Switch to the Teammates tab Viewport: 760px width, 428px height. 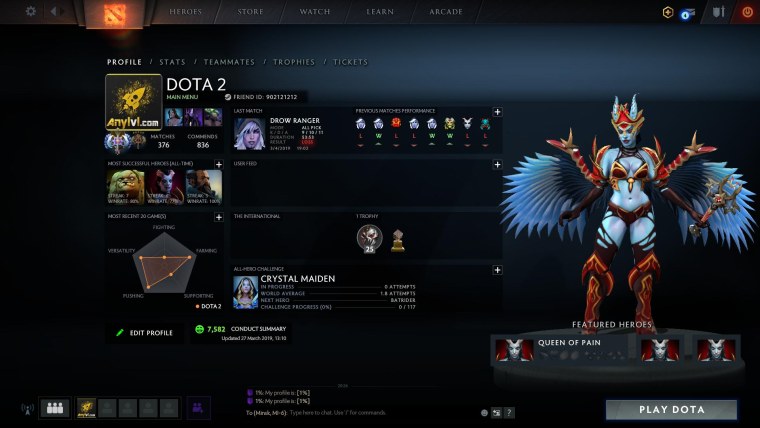(x=229, y=62)
